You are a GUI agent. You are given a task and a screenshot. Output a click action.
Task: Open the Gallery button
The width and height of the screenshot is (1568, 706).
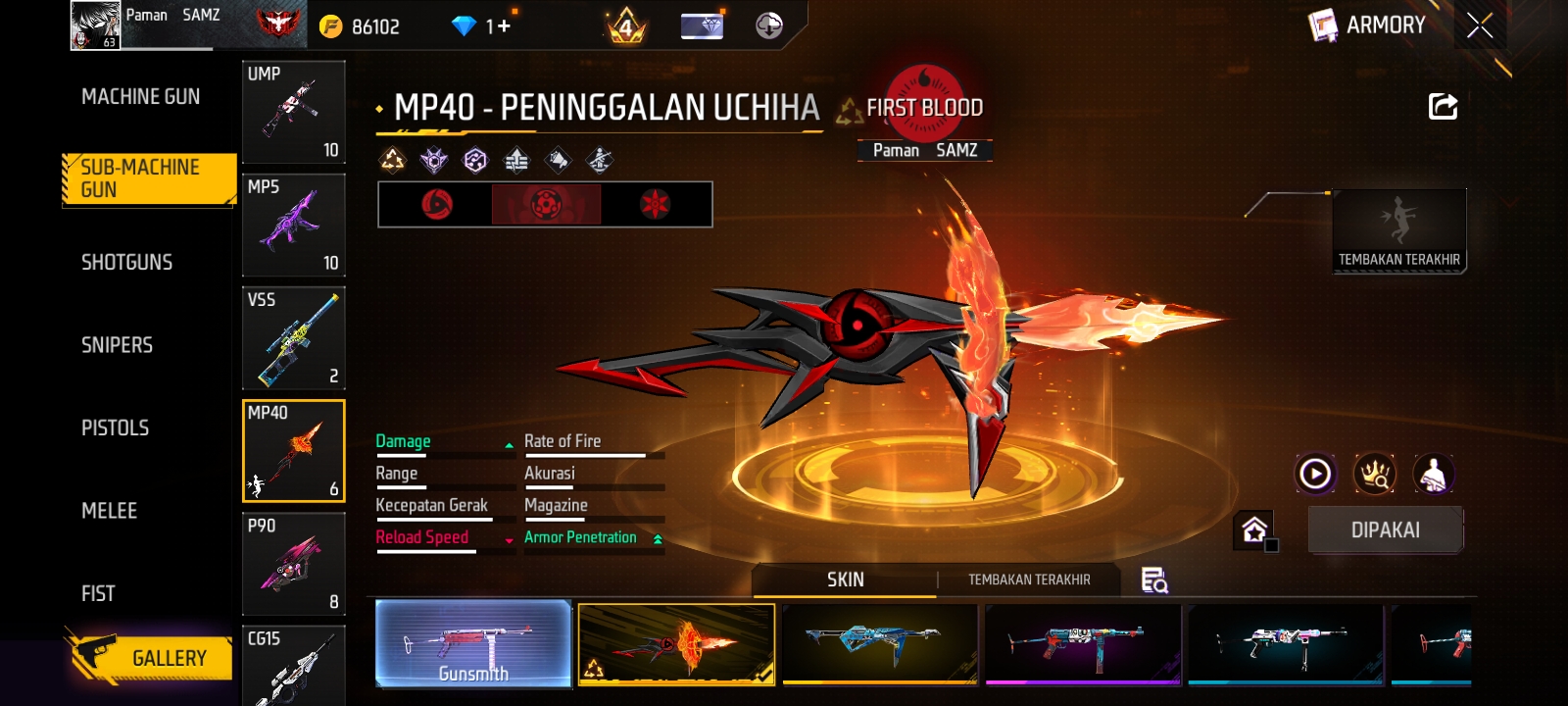152,657
